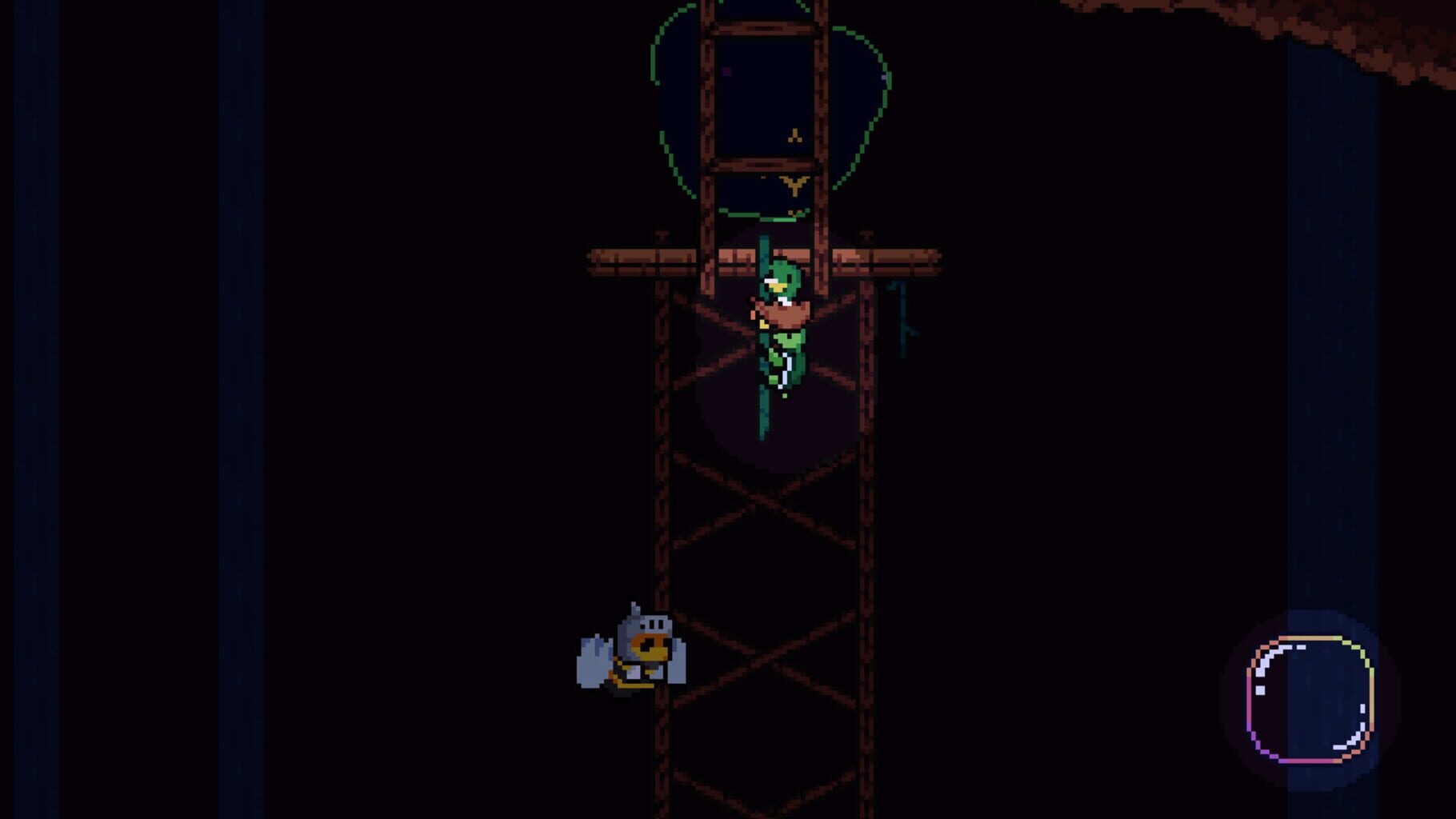Click the golden bird footprint mark on the ladder
1456x819 pixels.
point(794,182)
